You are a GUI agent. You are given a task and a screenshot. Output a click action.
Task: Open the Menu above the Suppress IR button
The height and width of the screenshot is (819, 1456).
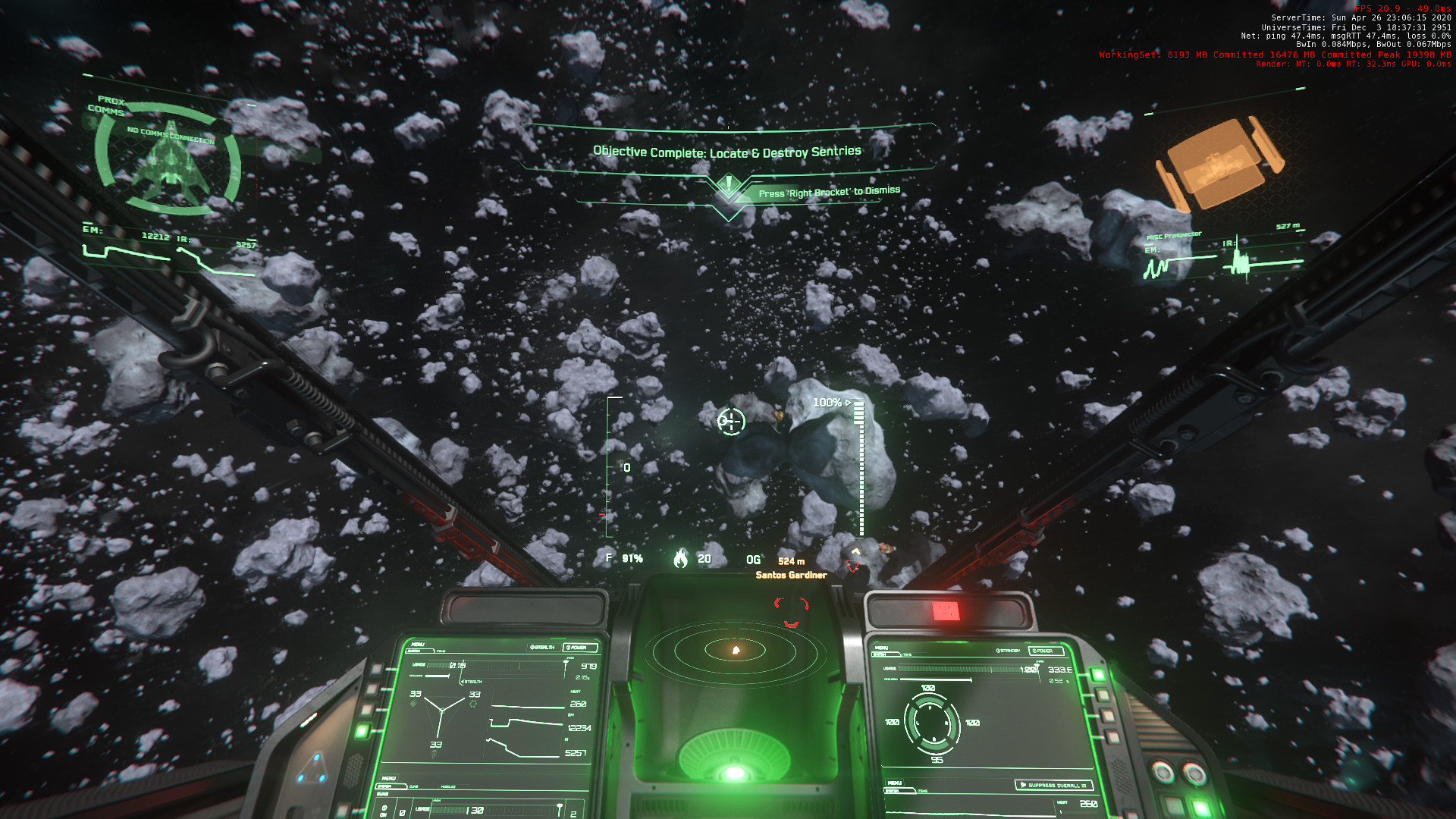pyautogui.click(x=895, y=783)
